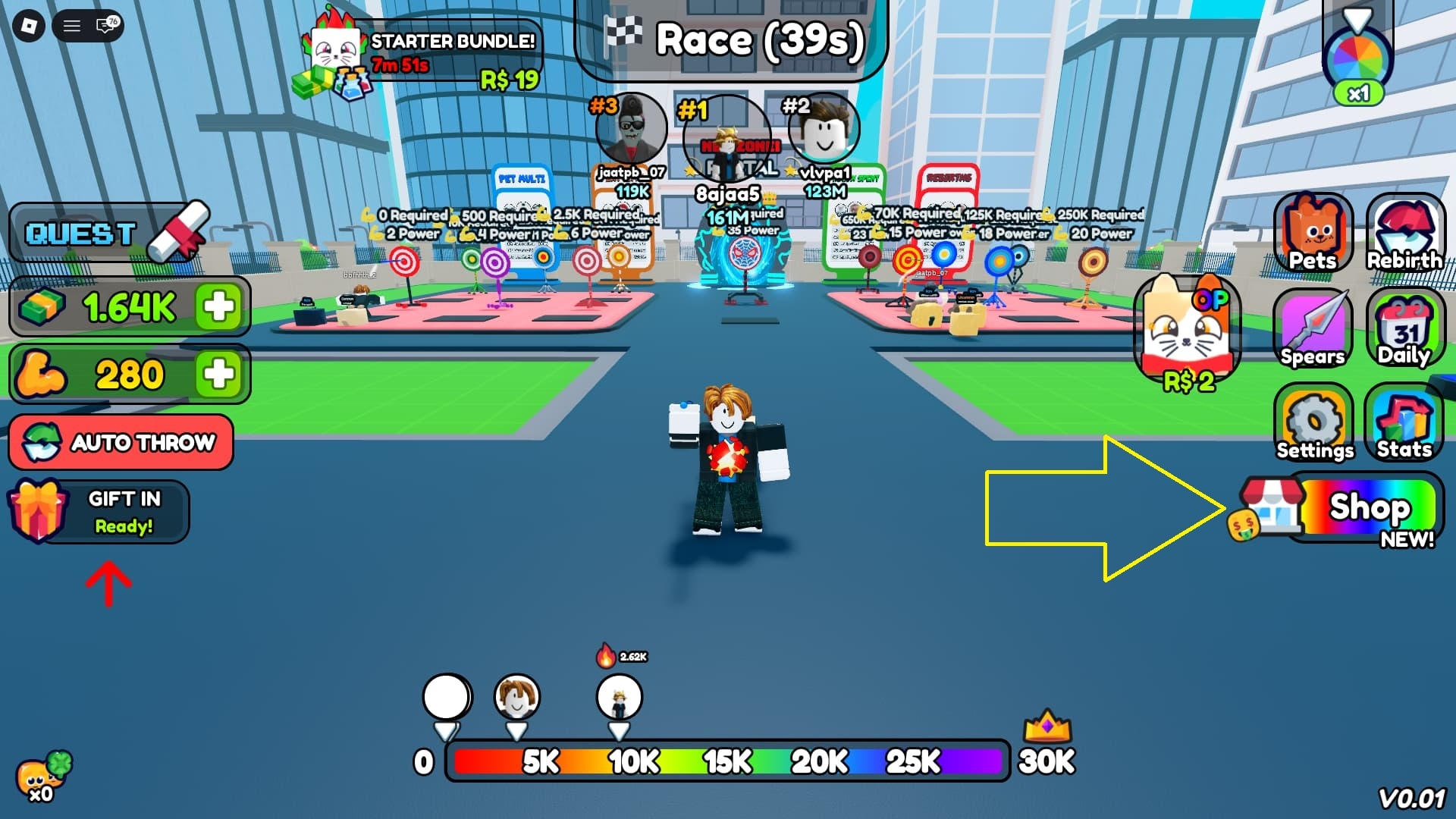Open the Roblox hamburger menu
Screen dimensions: 1456x819
click(72, 27)
